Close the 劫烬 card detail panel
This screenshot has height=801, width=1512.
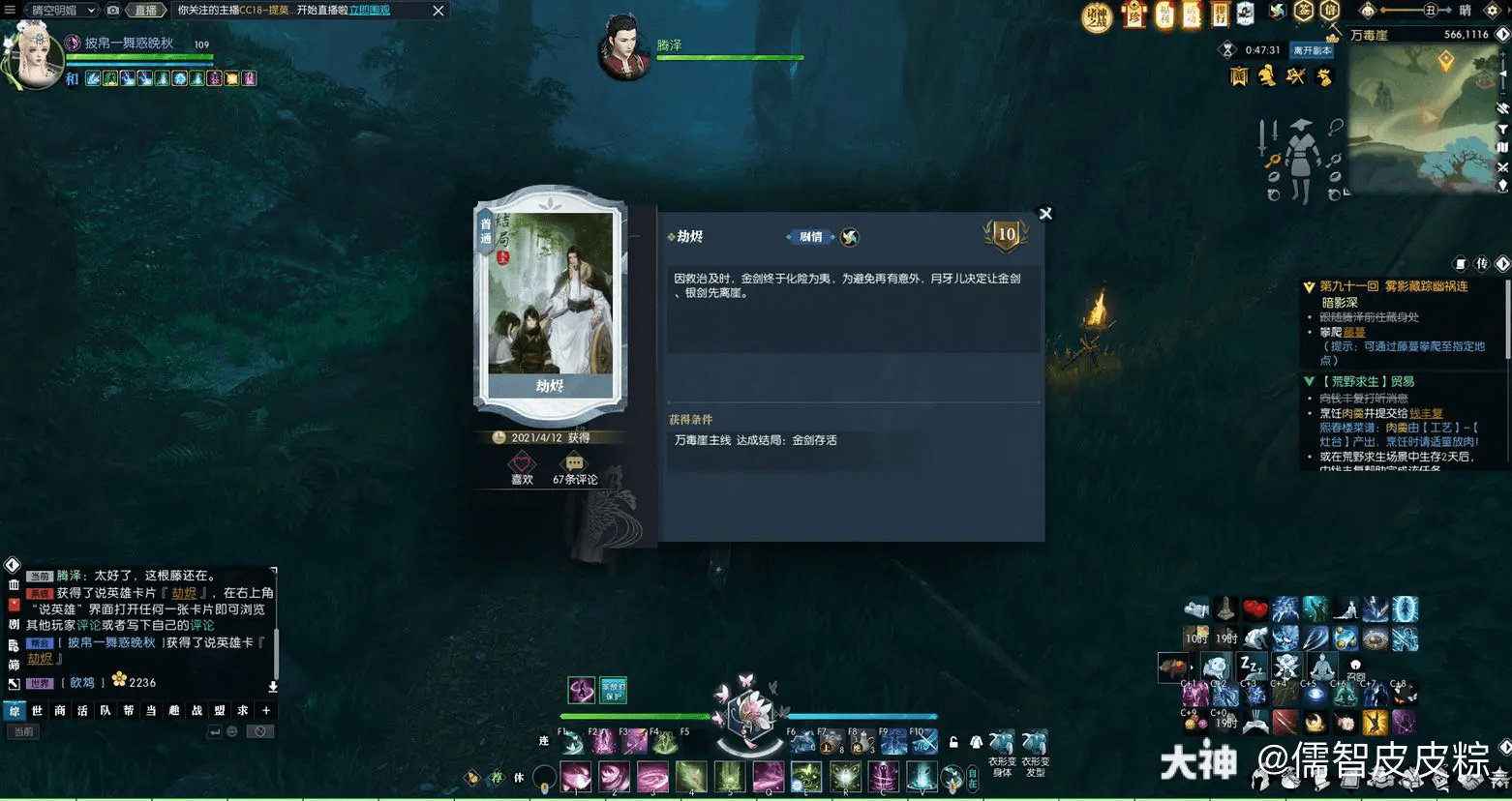1045,214
